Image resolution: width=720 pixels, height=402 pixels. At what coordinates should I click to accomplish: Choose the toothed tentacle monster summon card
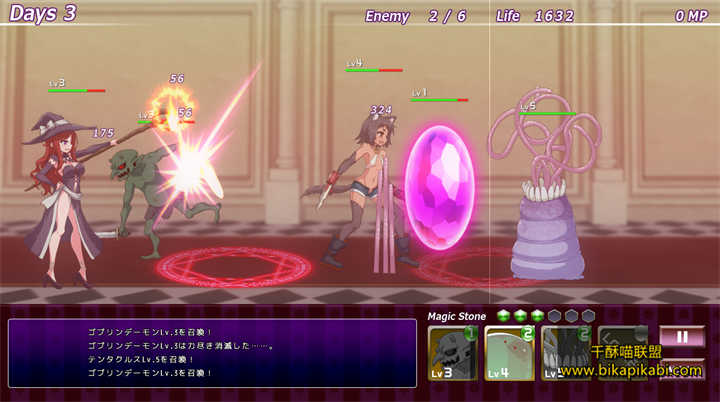click(x=566, y=353)
